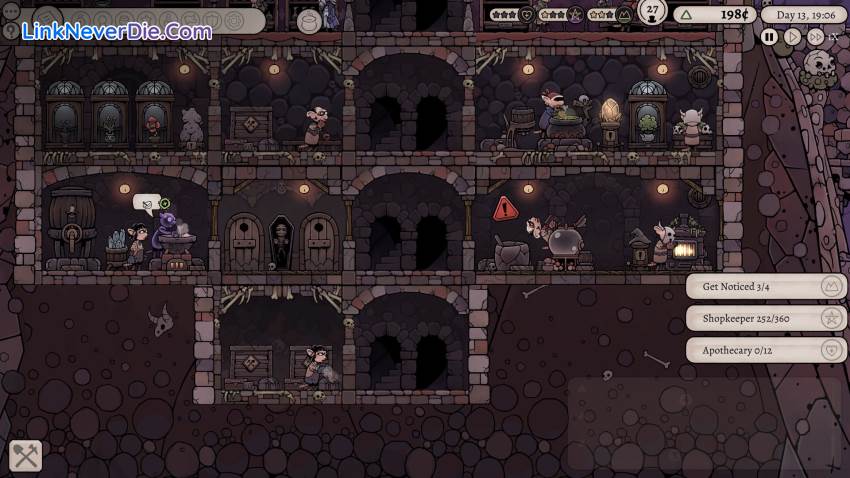This screenshot has height=478, width=850.
Task: Click the top hat 27 counter
Action: [653, 12]
